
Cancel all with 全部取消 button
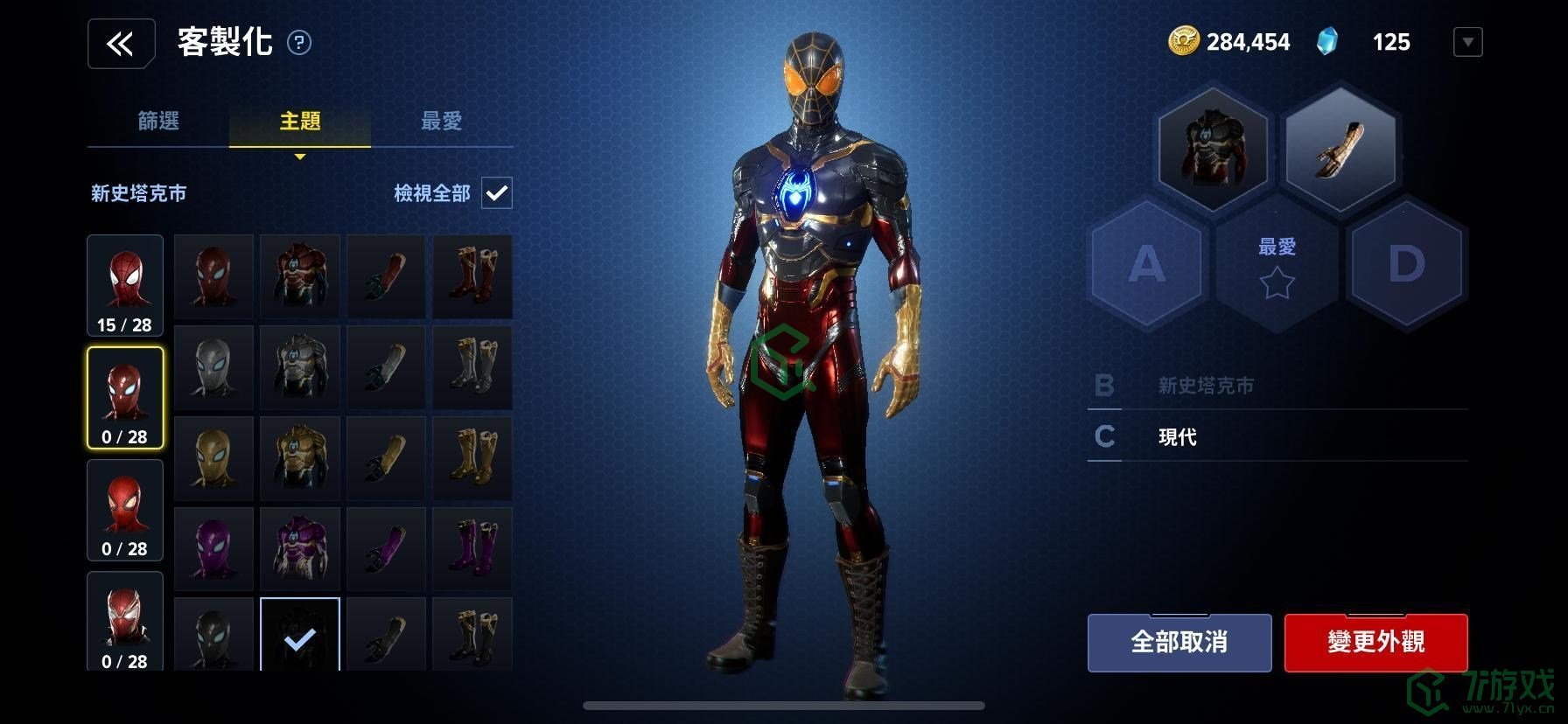pos(1179,643)
